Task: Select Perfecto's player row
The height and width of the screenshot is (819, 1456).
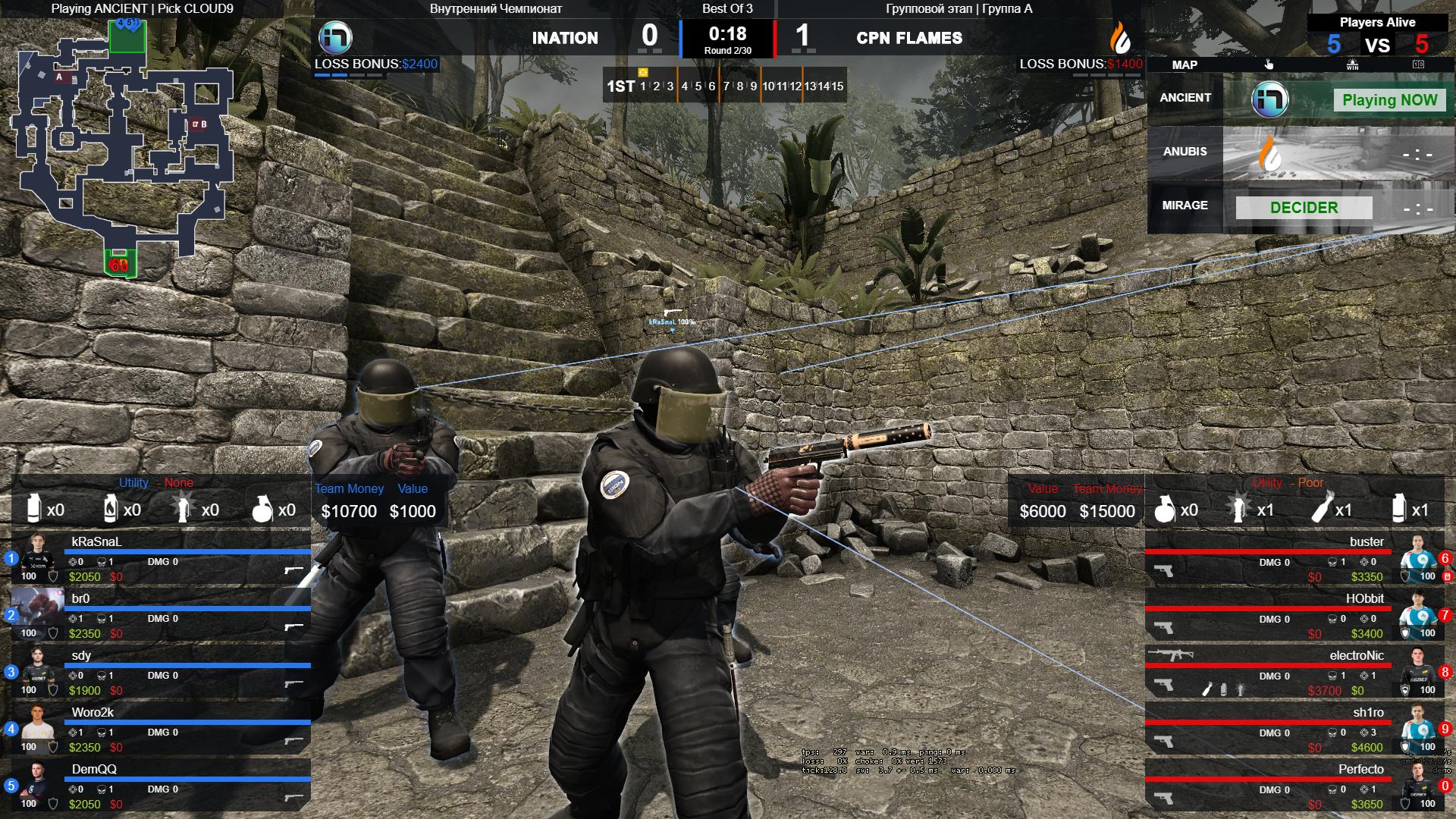Action: [1295, 786]
